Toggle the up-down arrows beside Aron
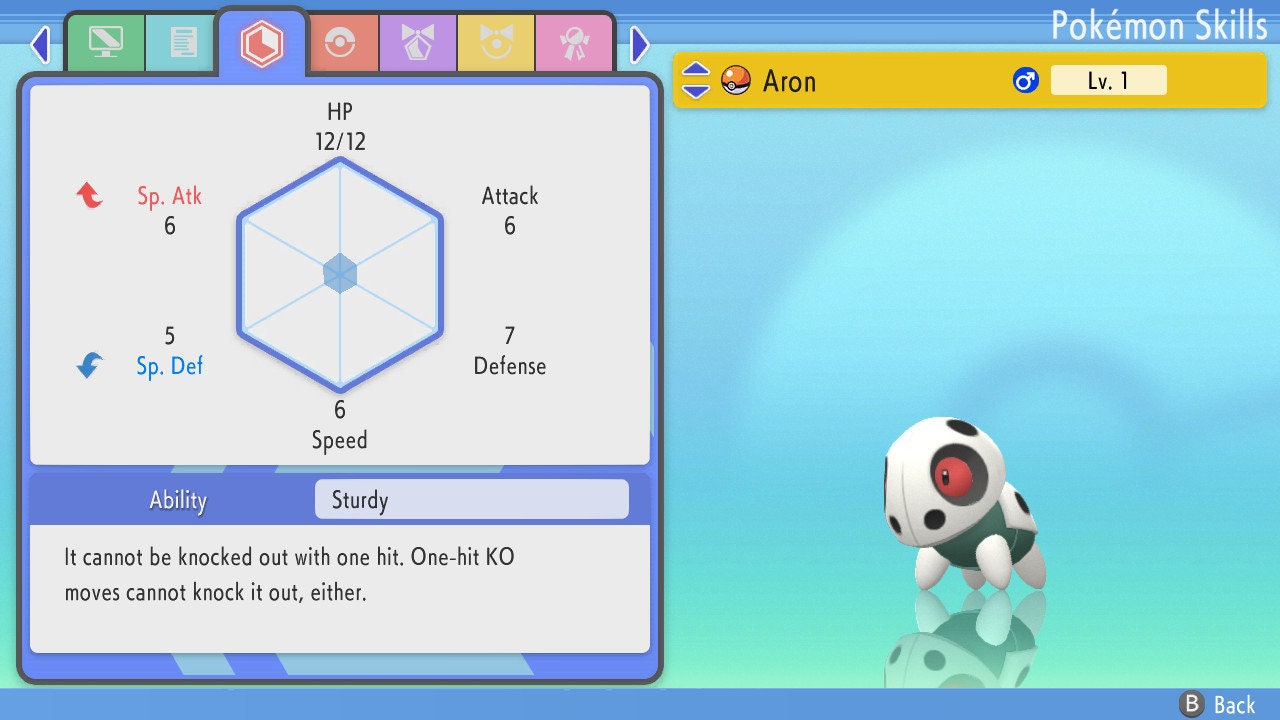The image size is (1280, 720). 696,80
